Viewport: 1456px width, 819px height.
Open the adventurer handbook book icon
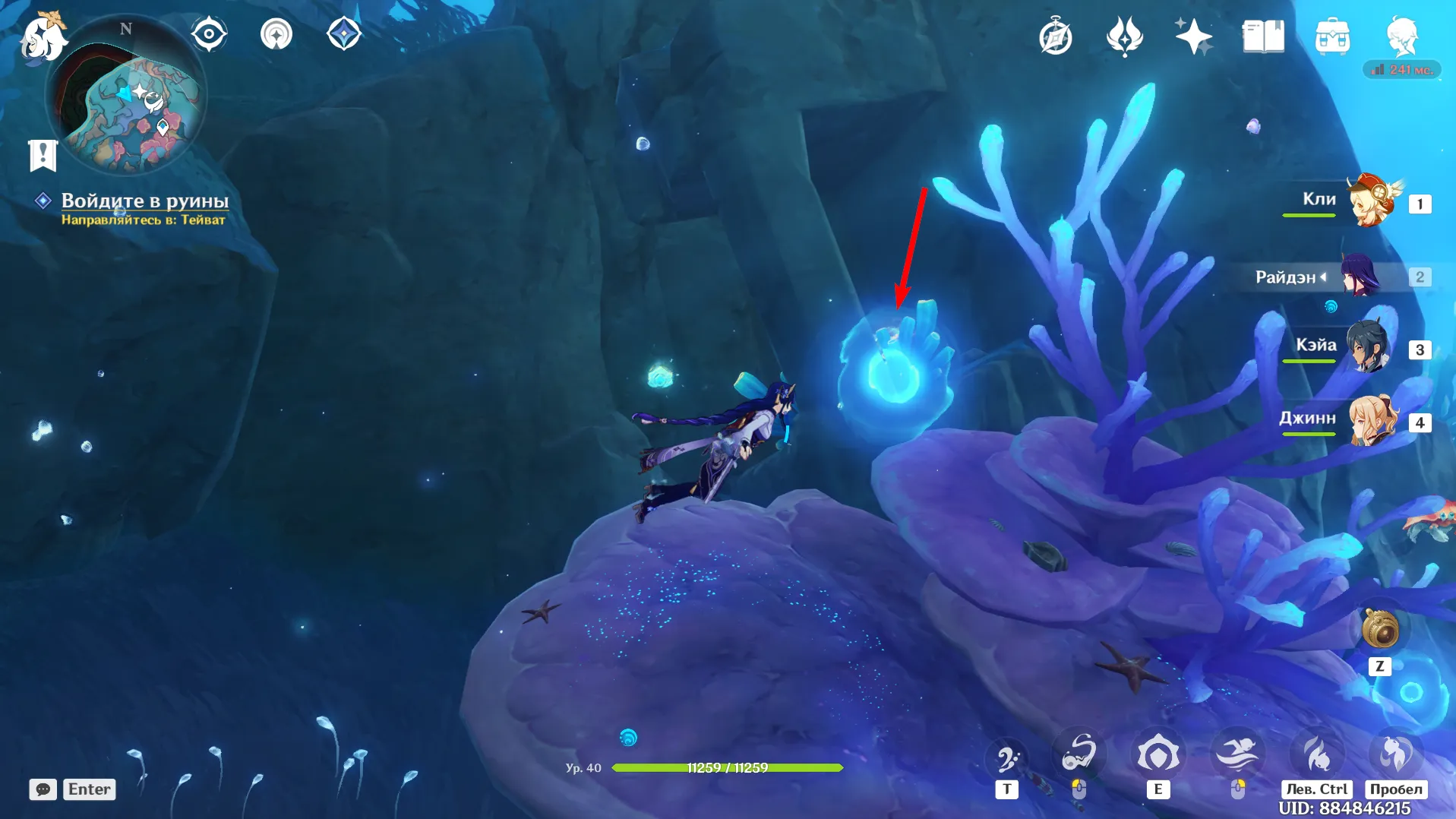[x=1262, y=36]
